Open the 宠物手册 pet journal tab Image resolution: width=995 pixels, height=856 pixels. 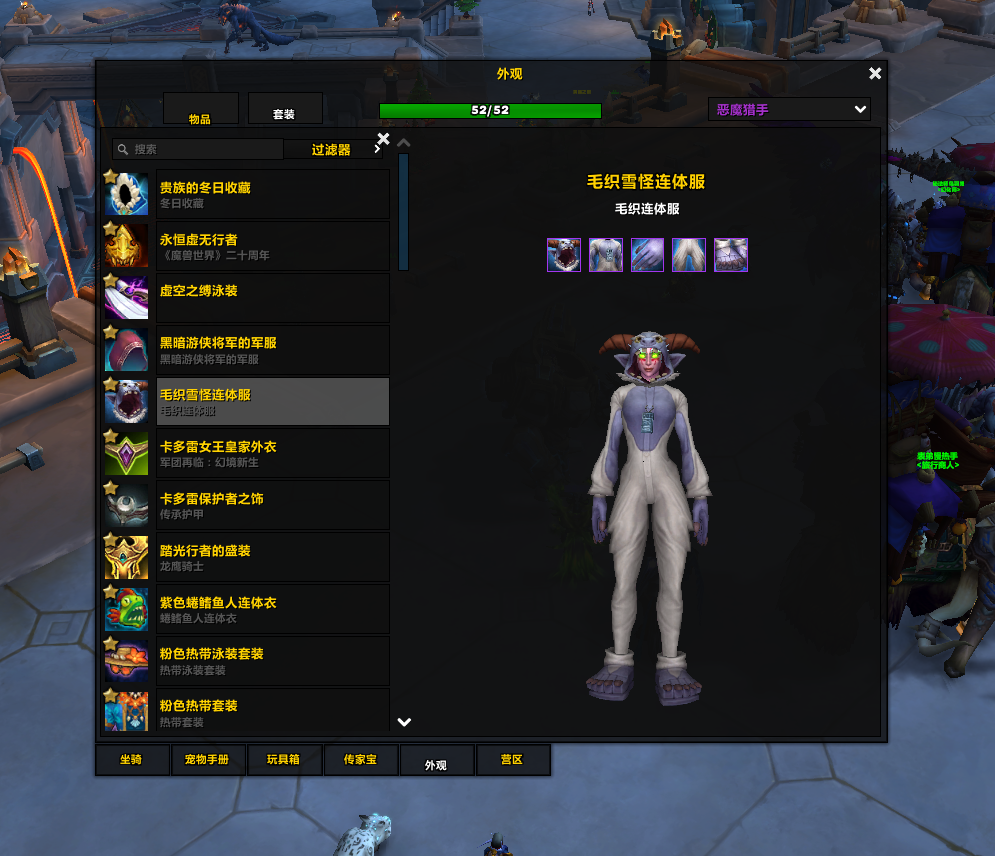pyautogui.click(x=208, y=760)
